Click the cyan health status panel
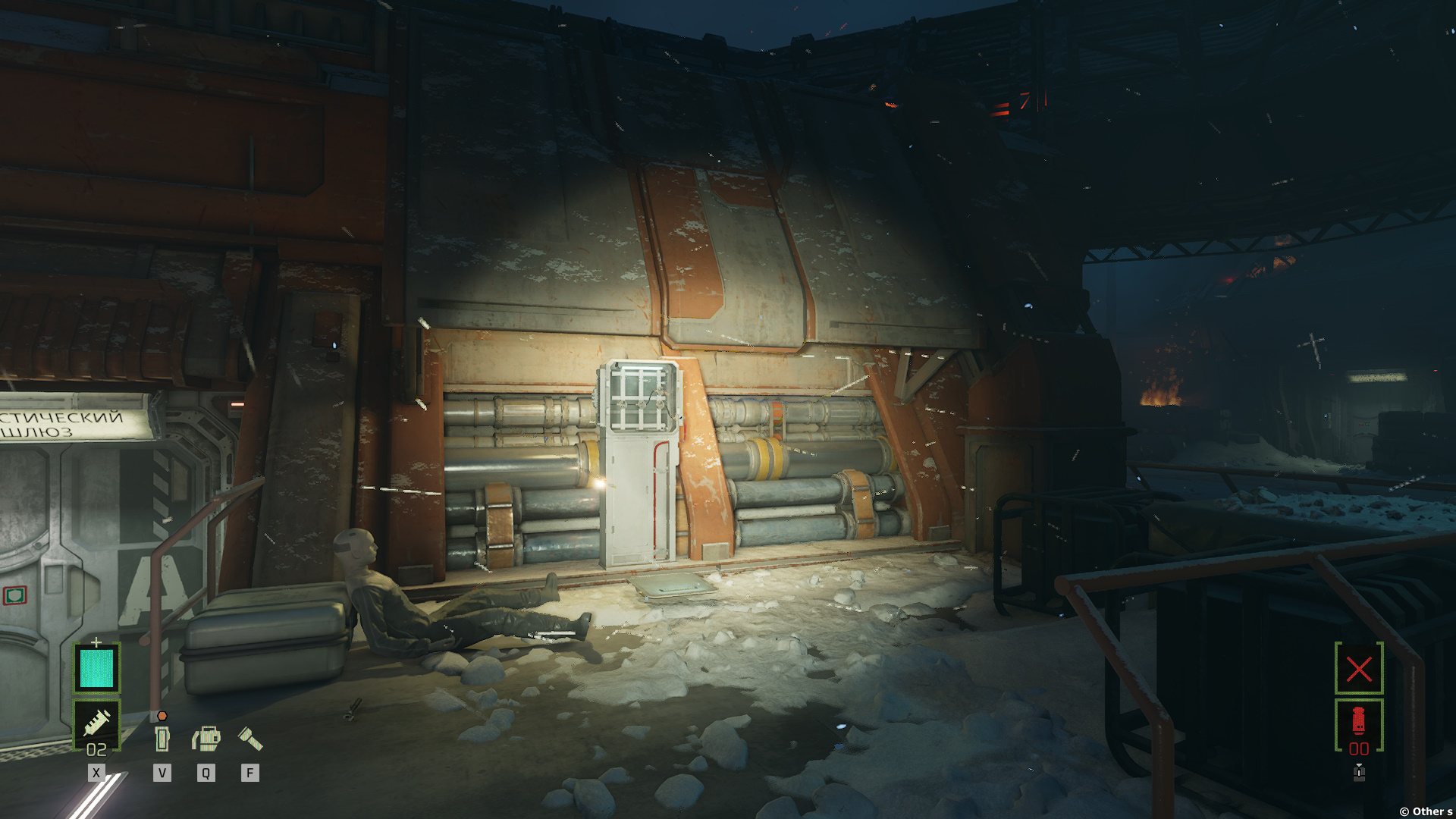1456x819 pixels. click(97, 667)
